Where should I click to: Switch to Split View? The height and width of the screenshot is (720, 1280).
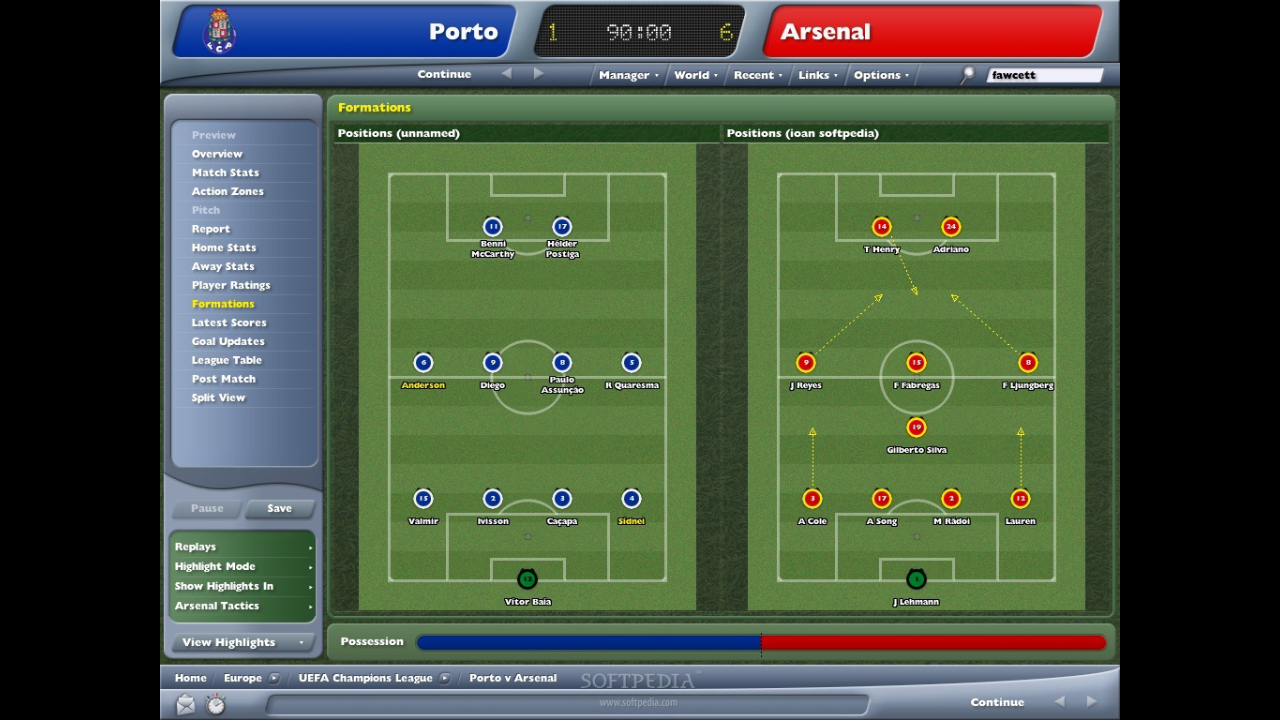(x=218, y=398)
